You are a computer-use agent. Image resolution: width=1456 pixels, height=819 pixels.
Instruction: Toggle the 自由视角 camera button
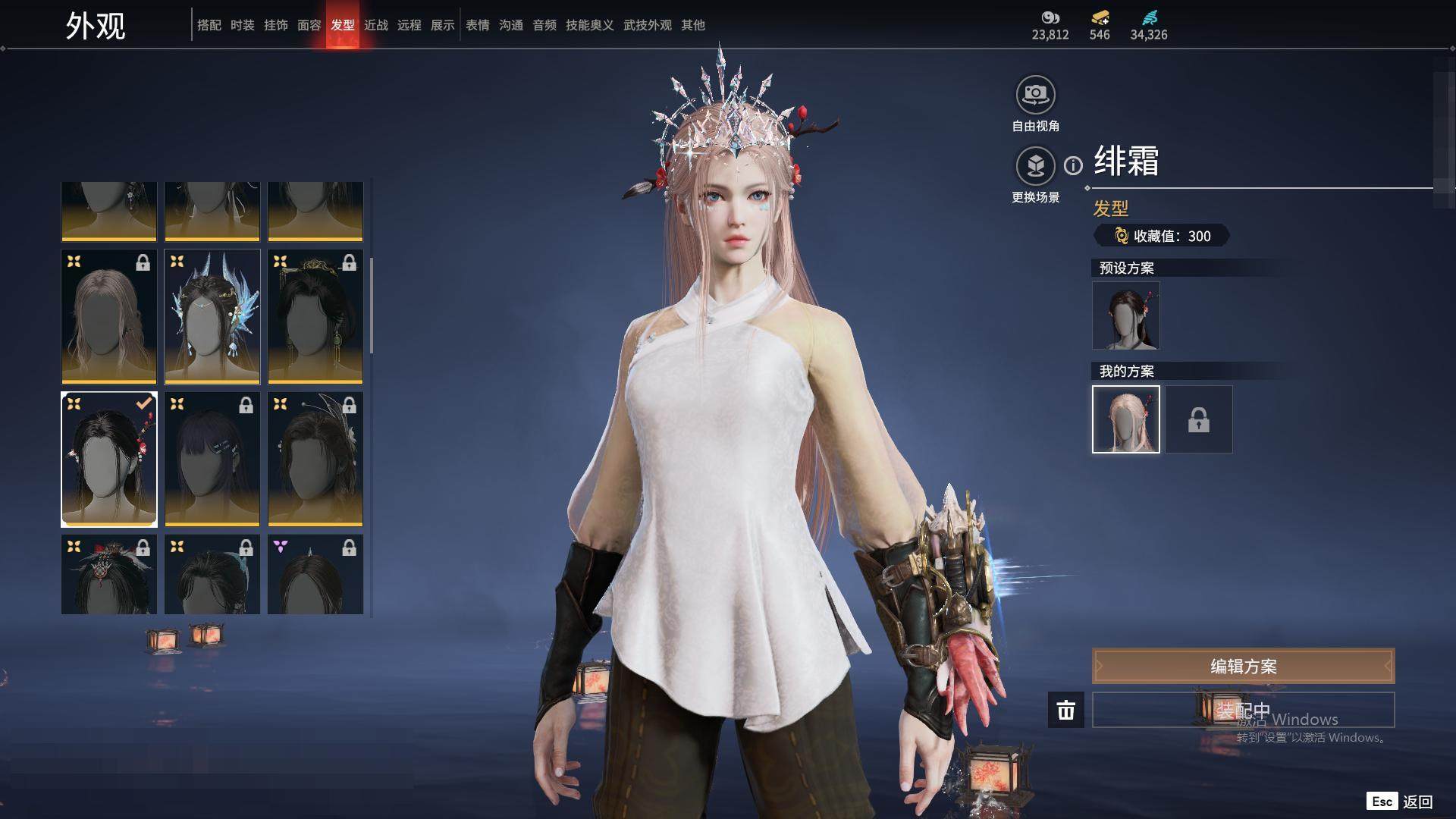1035,96
